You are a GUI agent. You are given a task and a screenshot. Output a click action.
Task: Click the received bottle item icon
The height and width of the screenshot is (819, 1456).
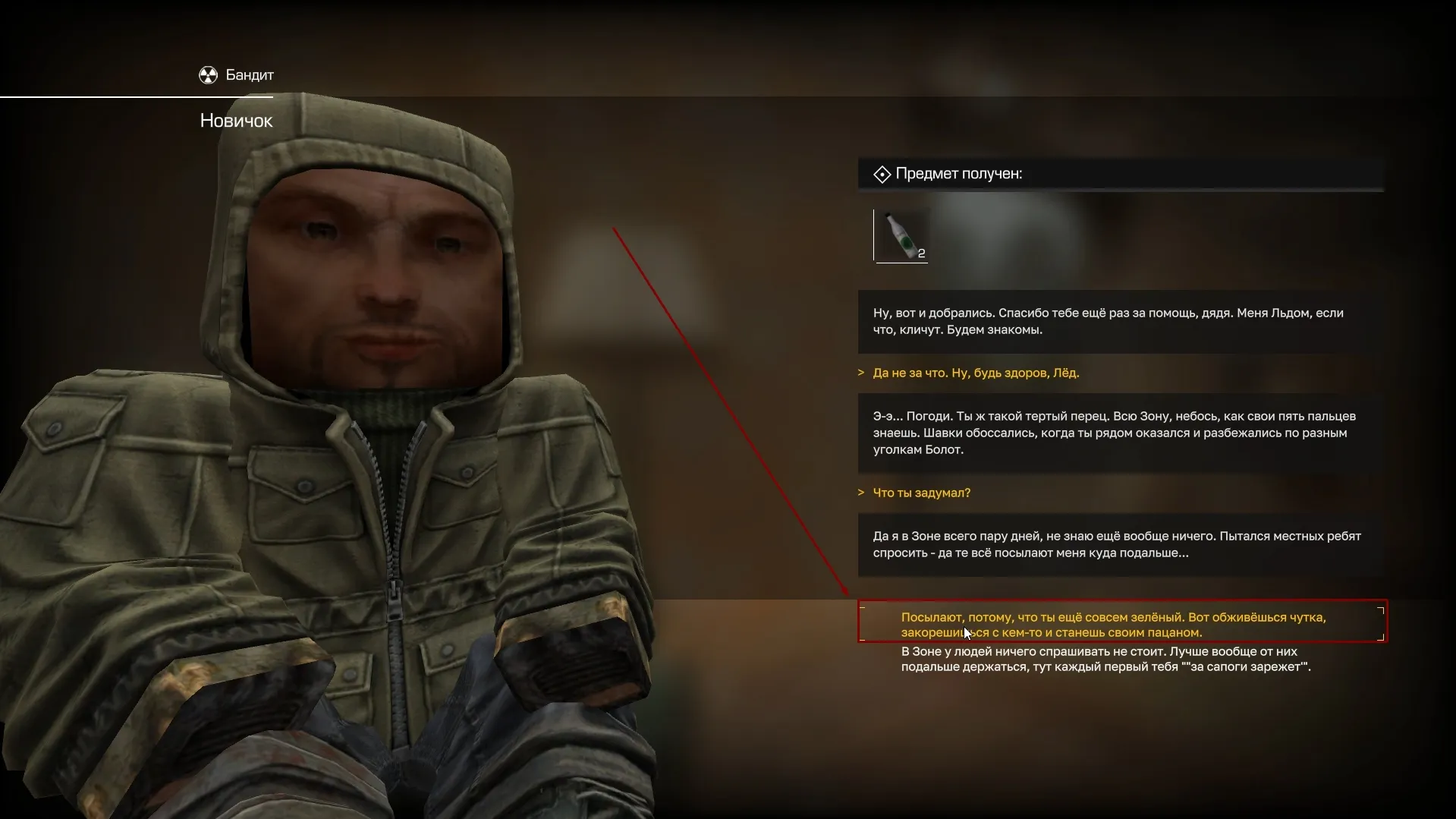pos(901,236)
